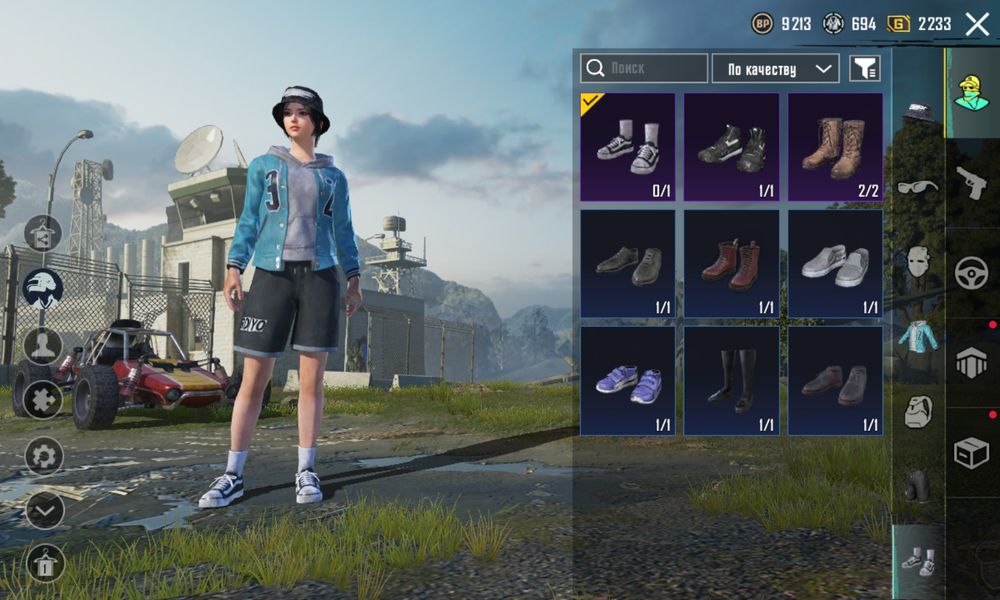This screenshot has height=600, width=1000.
Task: Choose the brown lace-up boots
Action: (x=835, y=147)
